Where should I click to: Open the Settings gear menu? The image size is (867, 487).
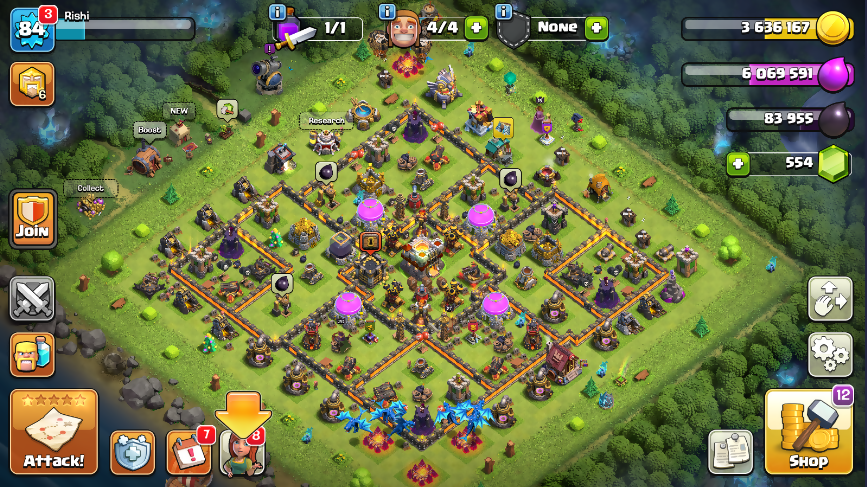click(830, 353)
